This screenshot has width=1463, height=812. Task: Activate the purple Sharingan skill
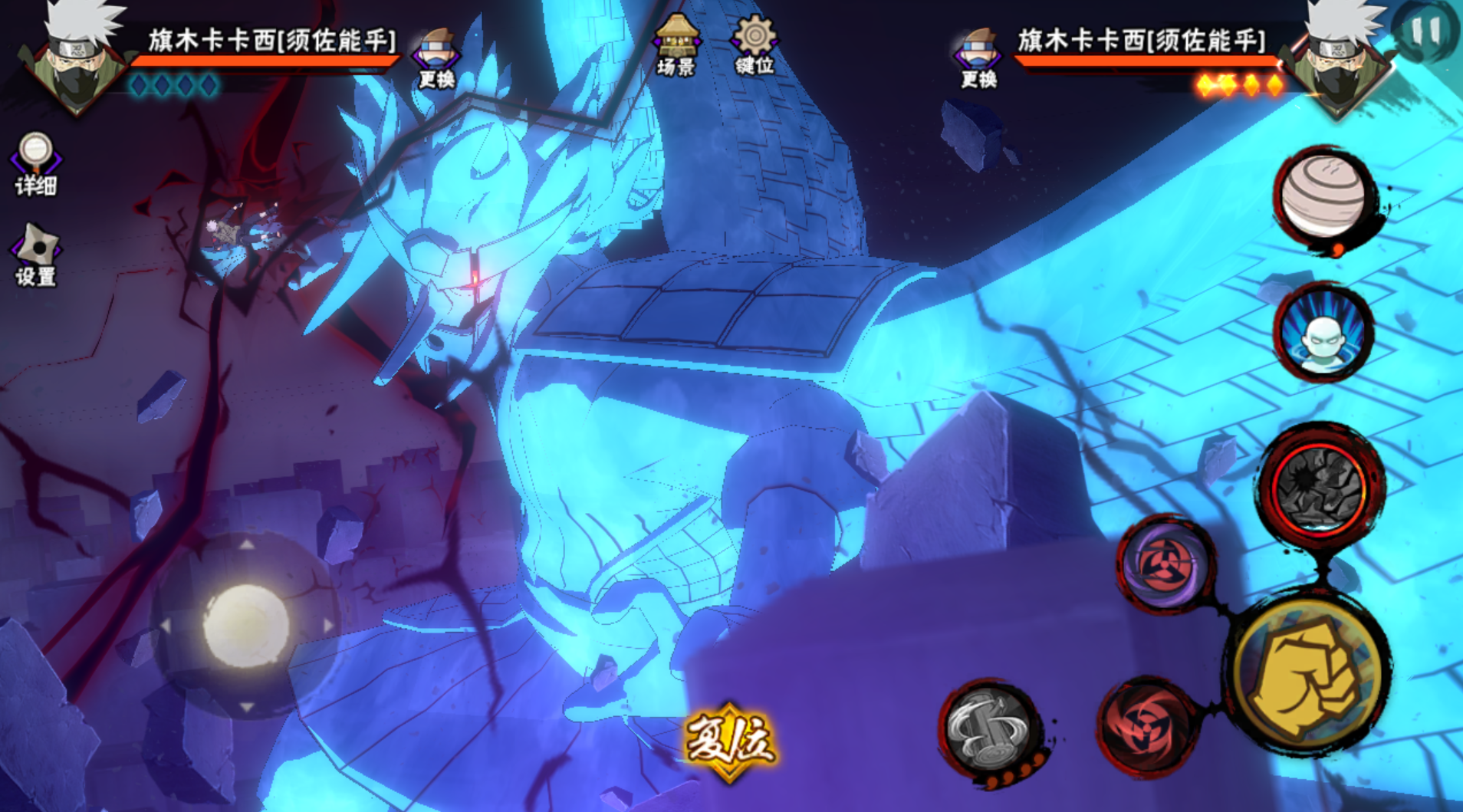point(1165,564)
